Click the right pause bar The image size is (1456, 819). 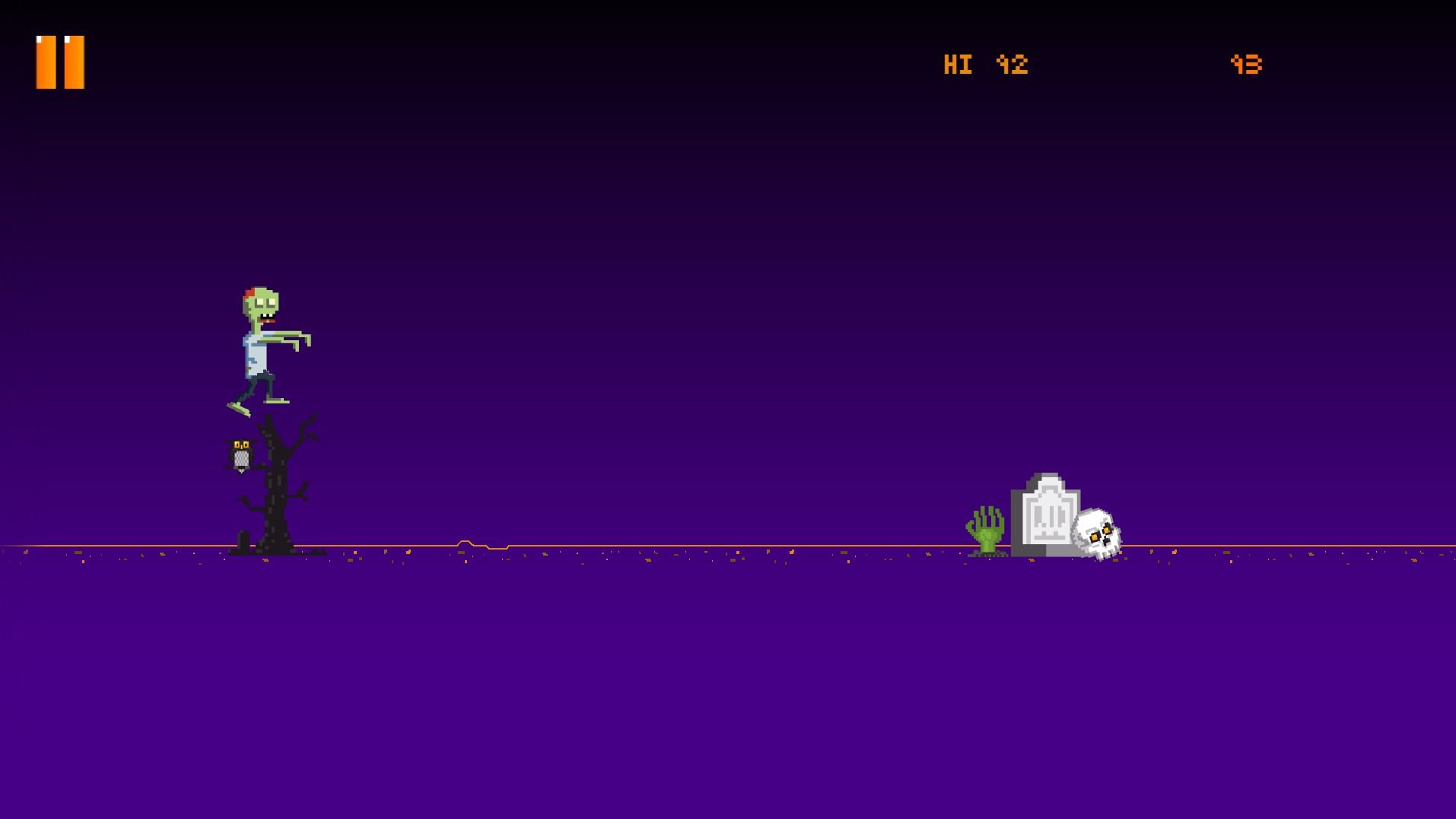point(75,62)
